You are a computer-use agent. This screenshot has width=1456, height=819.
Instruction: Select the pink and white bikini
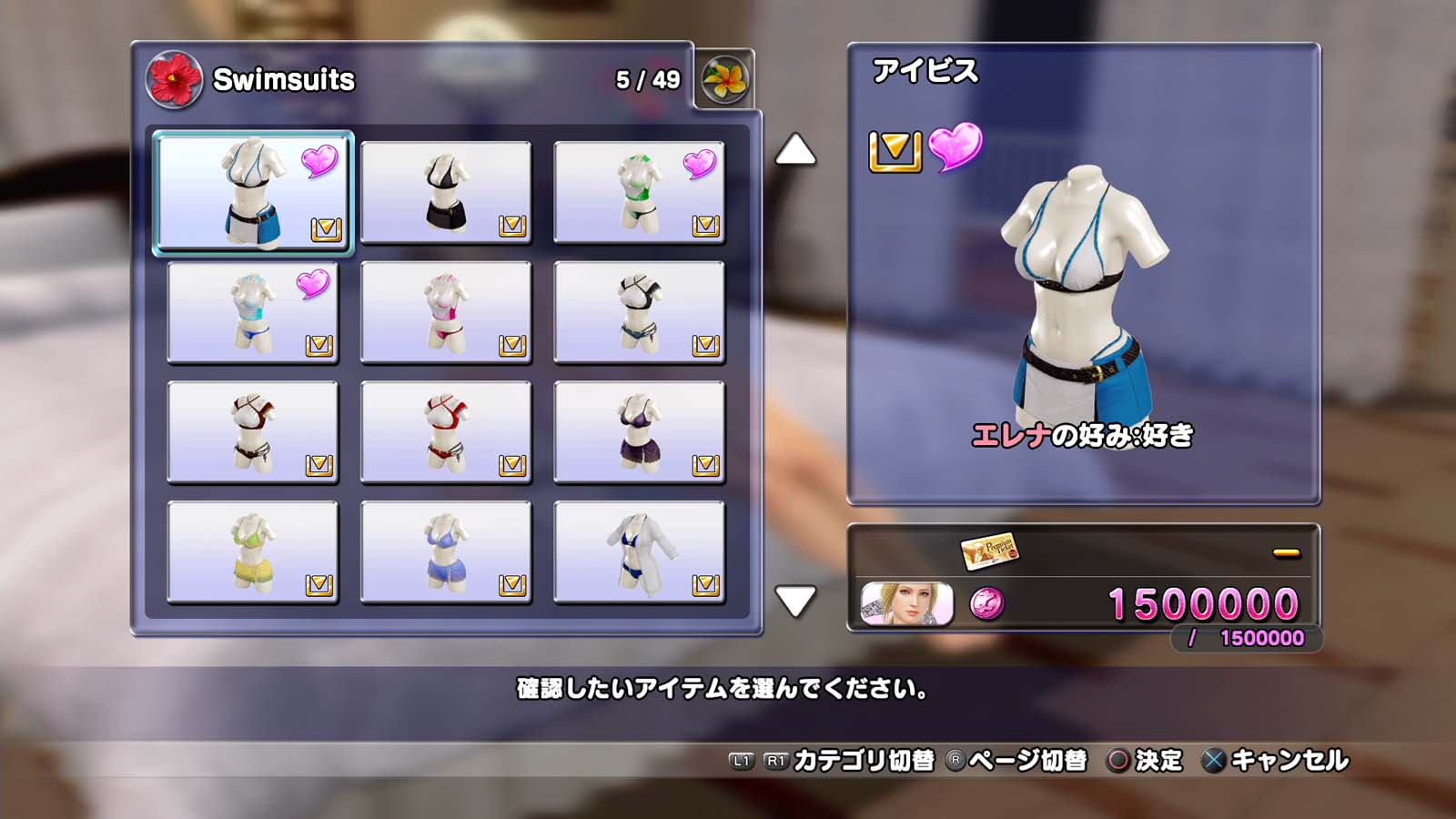(x=446, y=313)
